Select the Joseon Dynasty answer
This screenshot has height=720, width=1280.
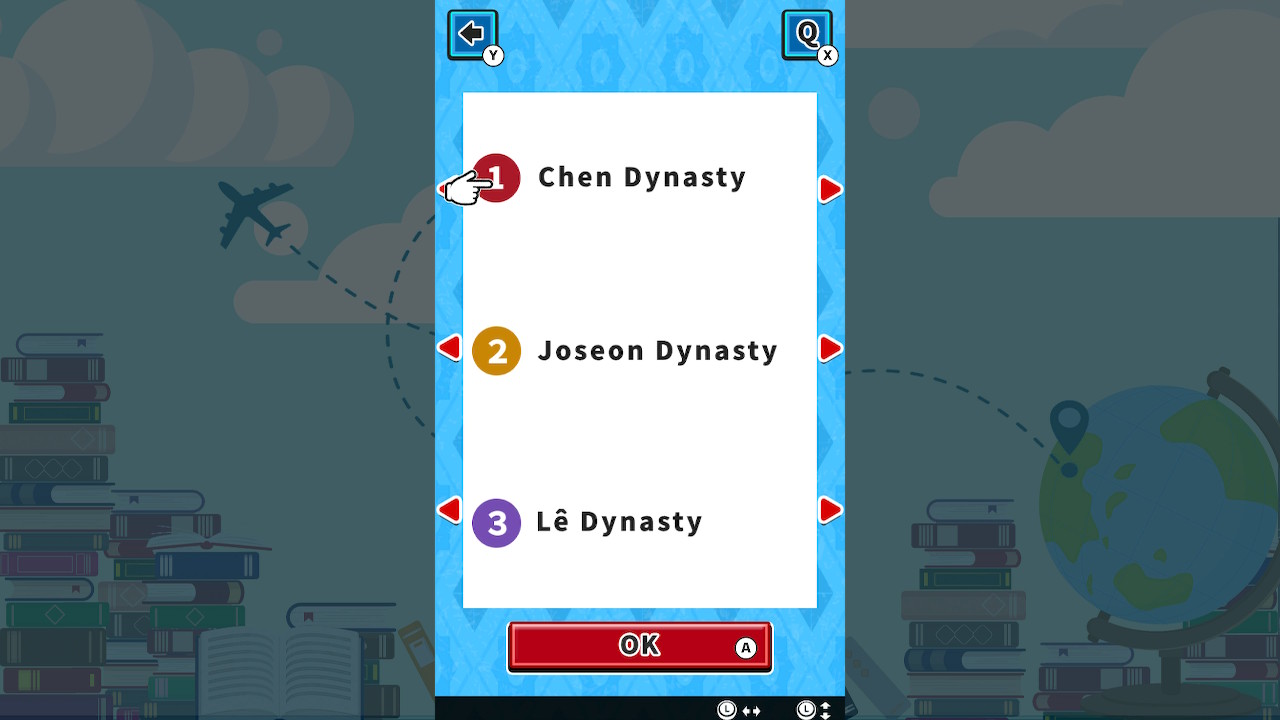(x=657, y=350)
